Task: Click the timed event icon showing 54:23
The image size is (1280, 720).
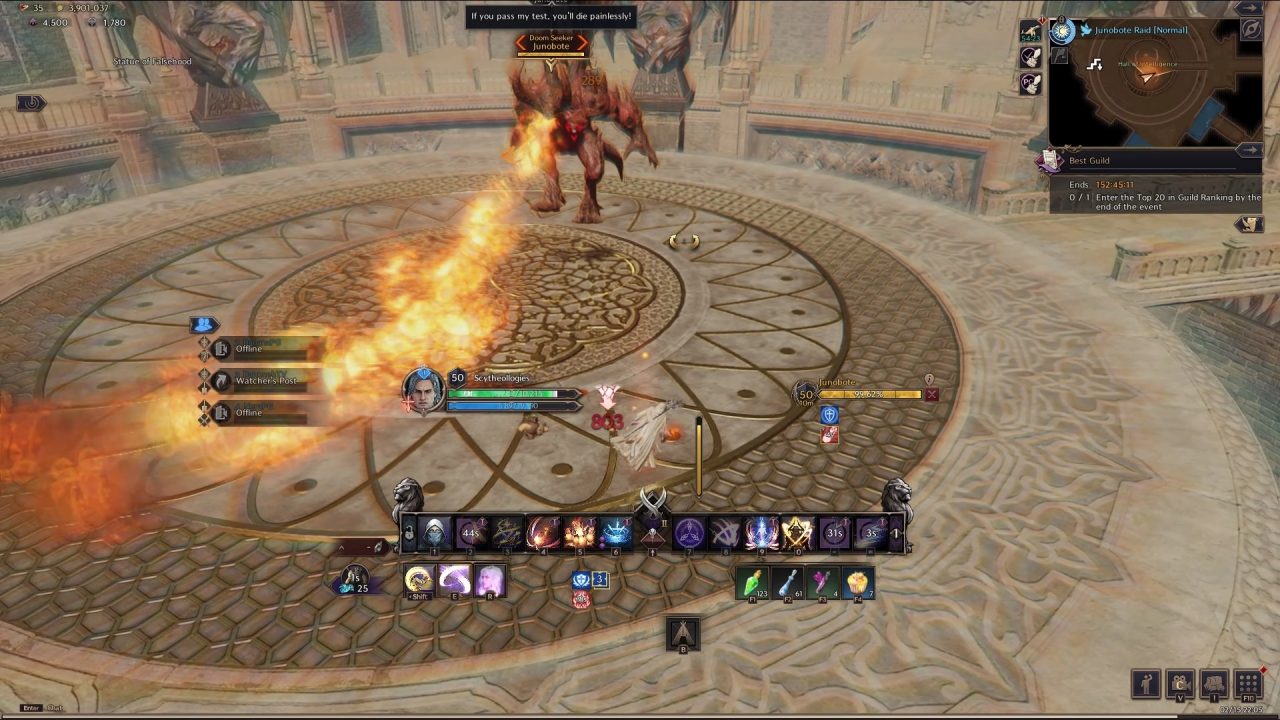Action: tap(1031, 31)
